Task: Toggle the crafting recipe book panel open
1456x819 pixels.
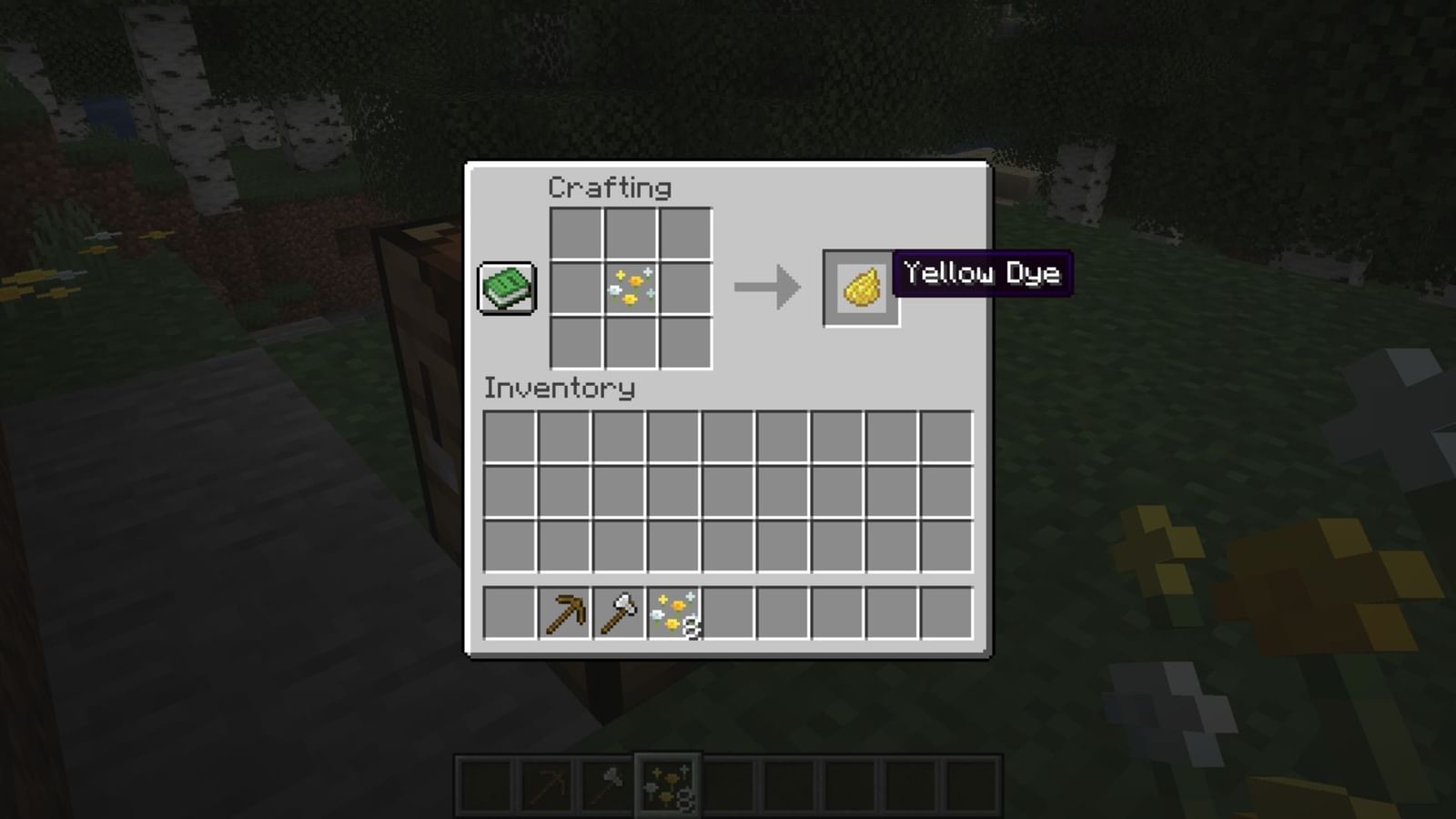Action: (x=506, y=288)
